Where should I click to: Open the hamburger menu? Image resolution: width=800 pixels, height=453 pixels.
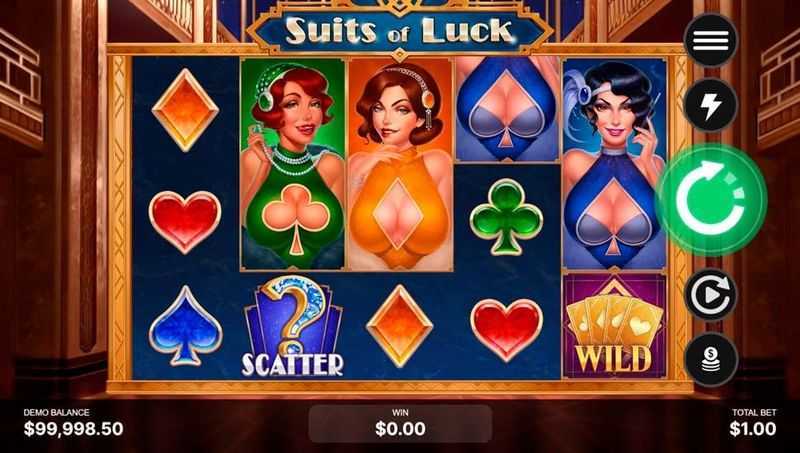[x=710, y=40]
